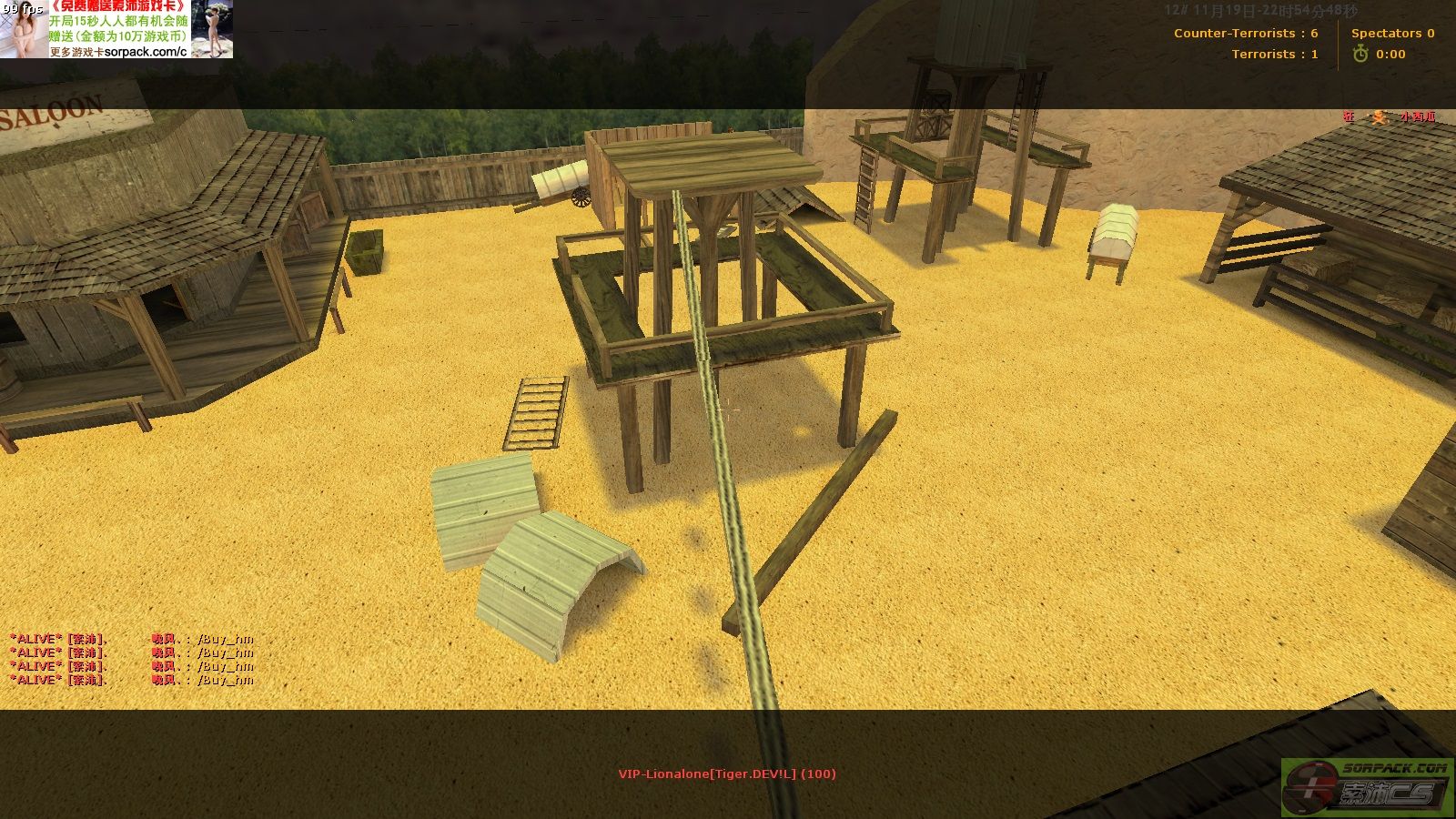Click the SORPACK.COM CS logo

tap(1368, 787)
